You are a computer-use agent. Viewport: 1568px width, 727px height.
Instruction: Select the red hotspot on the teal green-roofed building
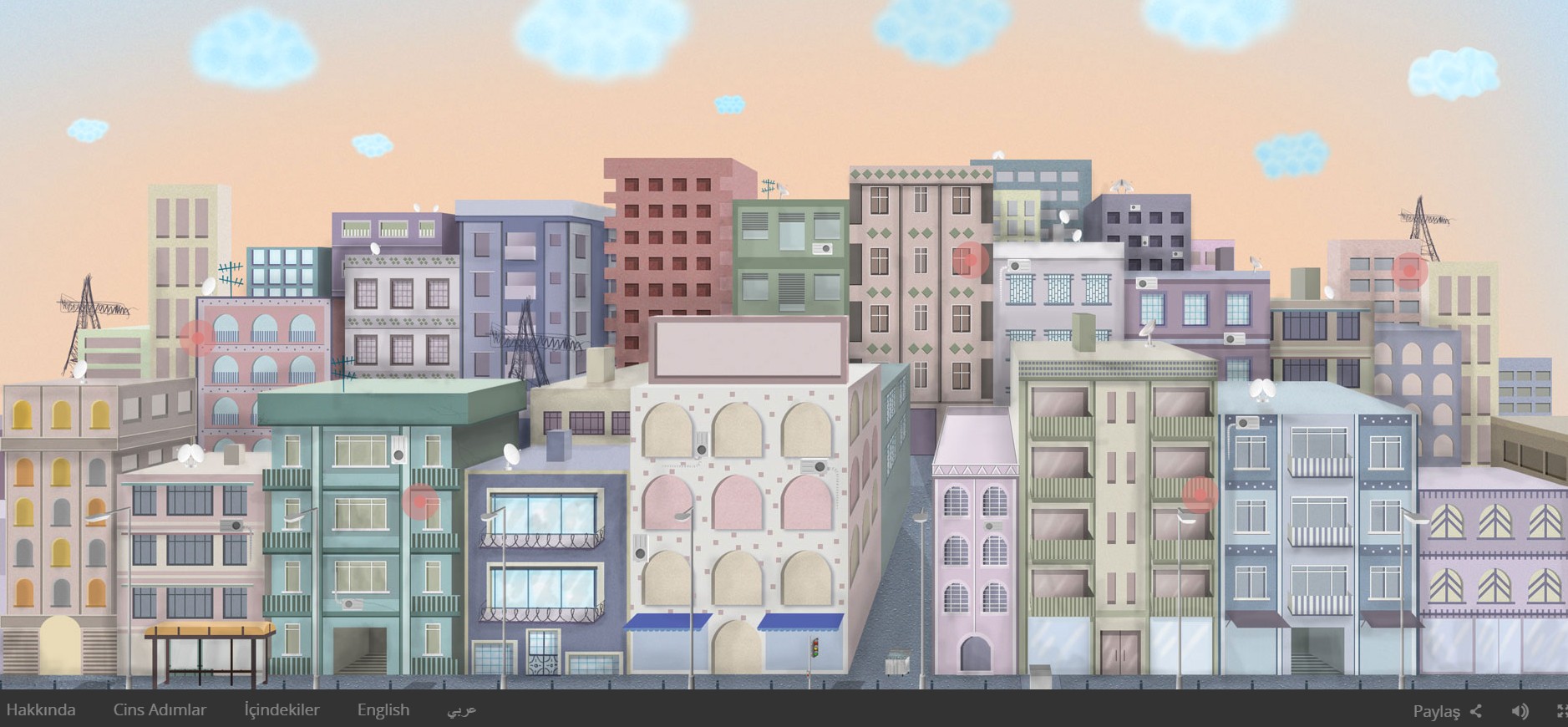point(420,502)
